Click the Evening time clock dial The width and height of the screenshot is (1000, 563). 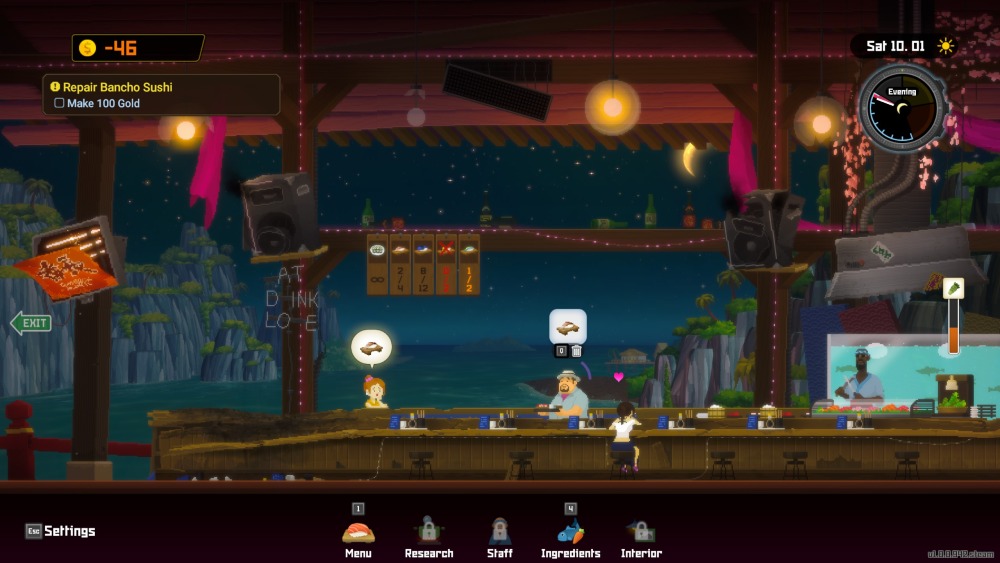tap(901, 108)
